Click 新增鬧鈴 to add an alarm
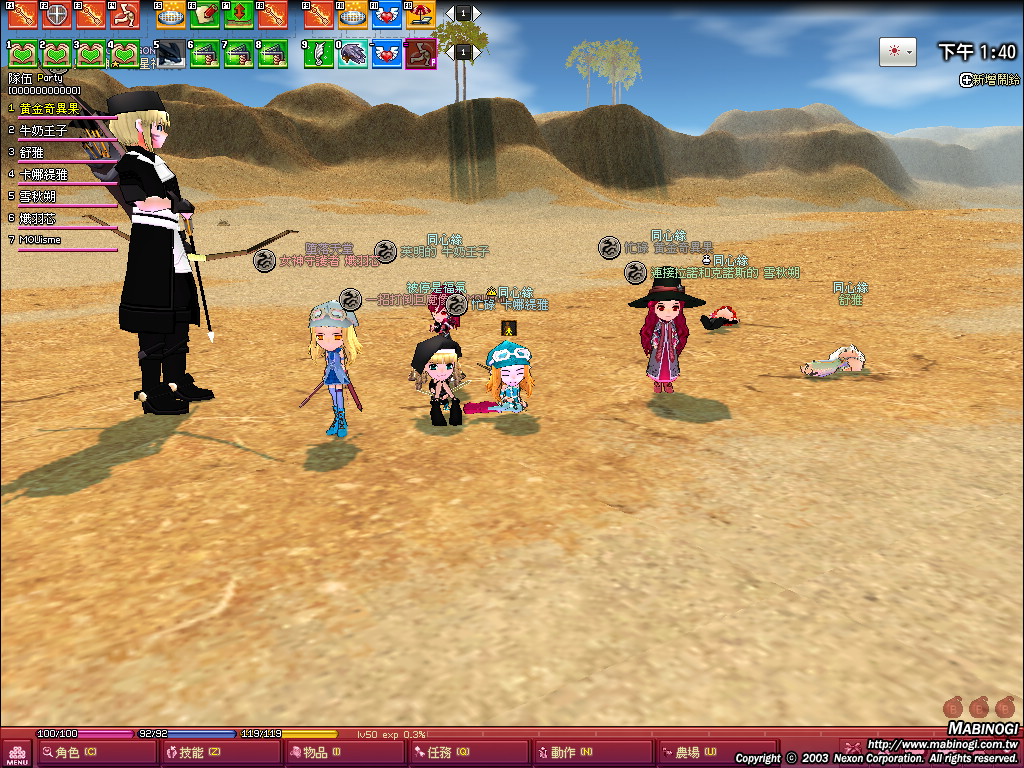Screen dimensions: 1024x768 (x=990, y=80)
